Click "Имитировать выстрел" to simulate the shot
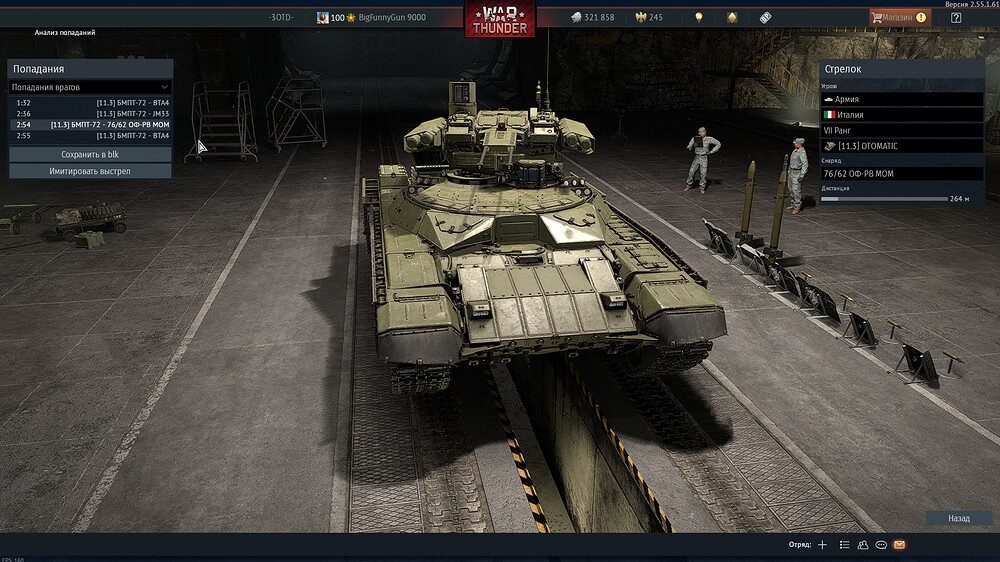 pyautogui.click(x=90, y=171)
